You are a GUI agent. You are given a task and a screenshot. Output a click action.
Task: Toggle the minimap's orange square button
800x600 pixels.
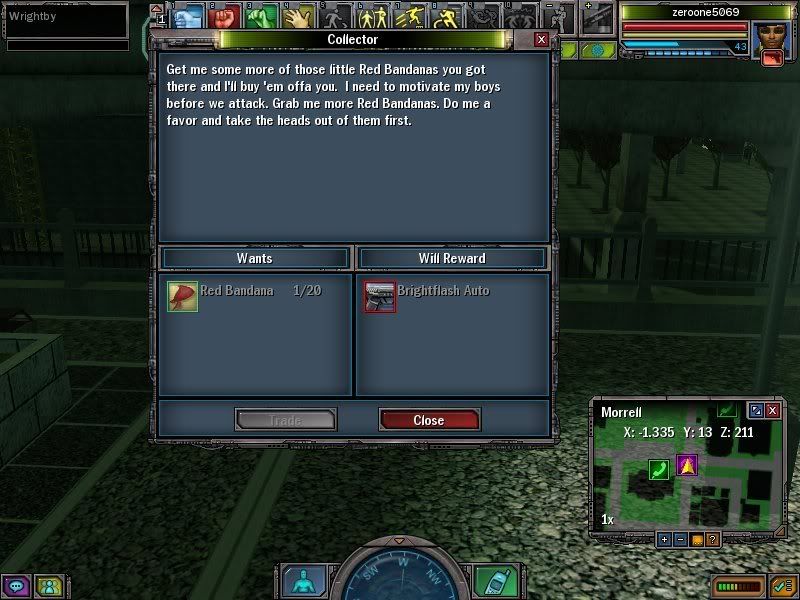695,539
